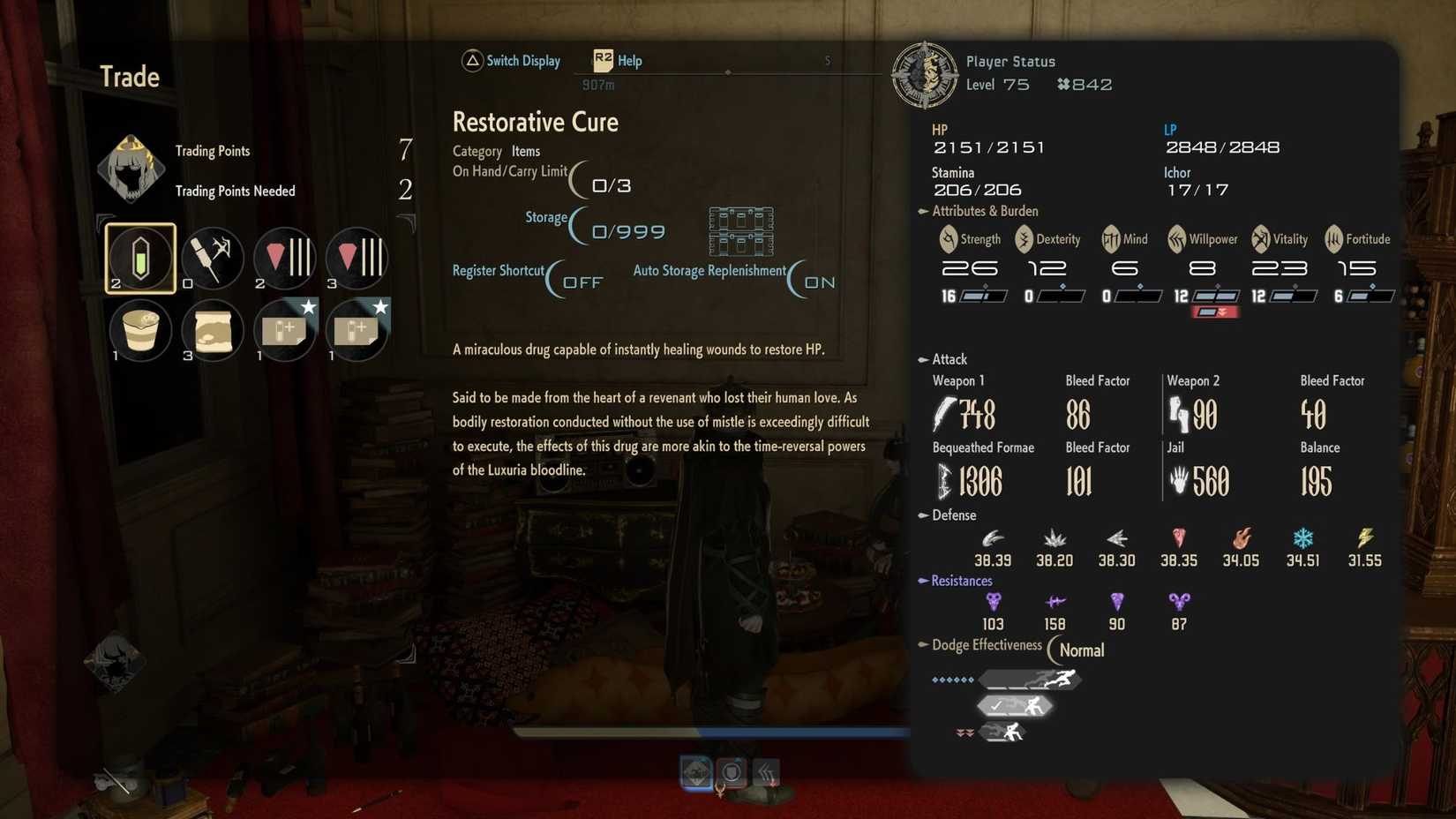Viewport: 1456px width, 819px height.
Task: Choose the first starred recipe note item
Action: (284, 329)
